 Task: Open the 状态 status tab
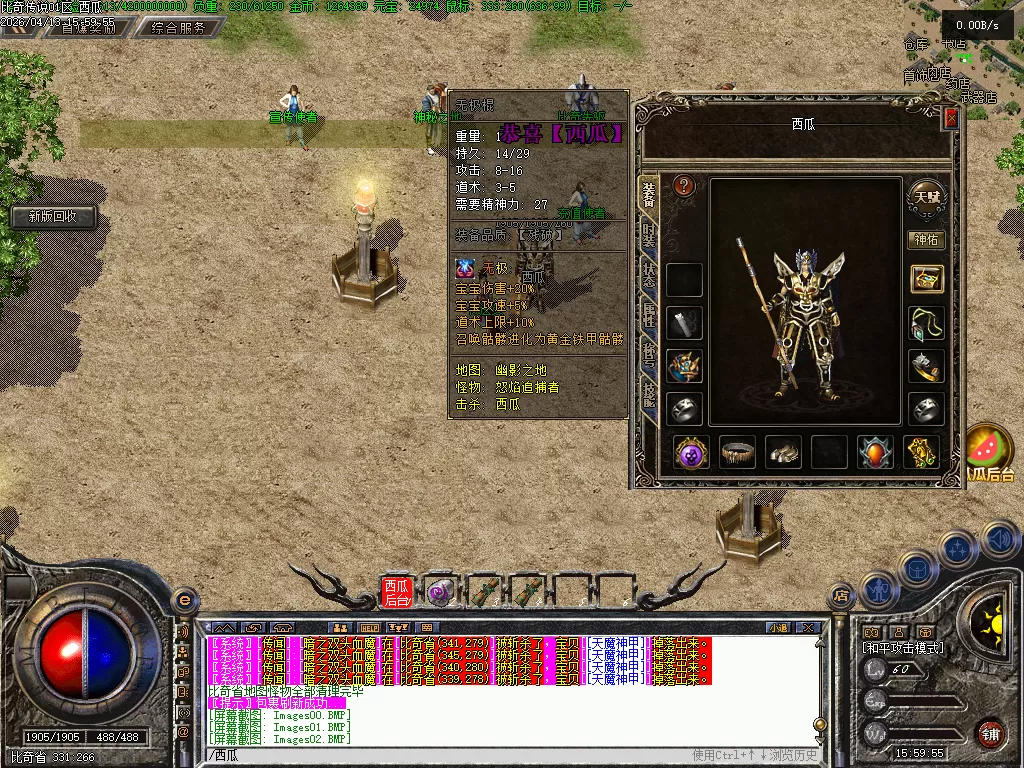pos(648,277)
